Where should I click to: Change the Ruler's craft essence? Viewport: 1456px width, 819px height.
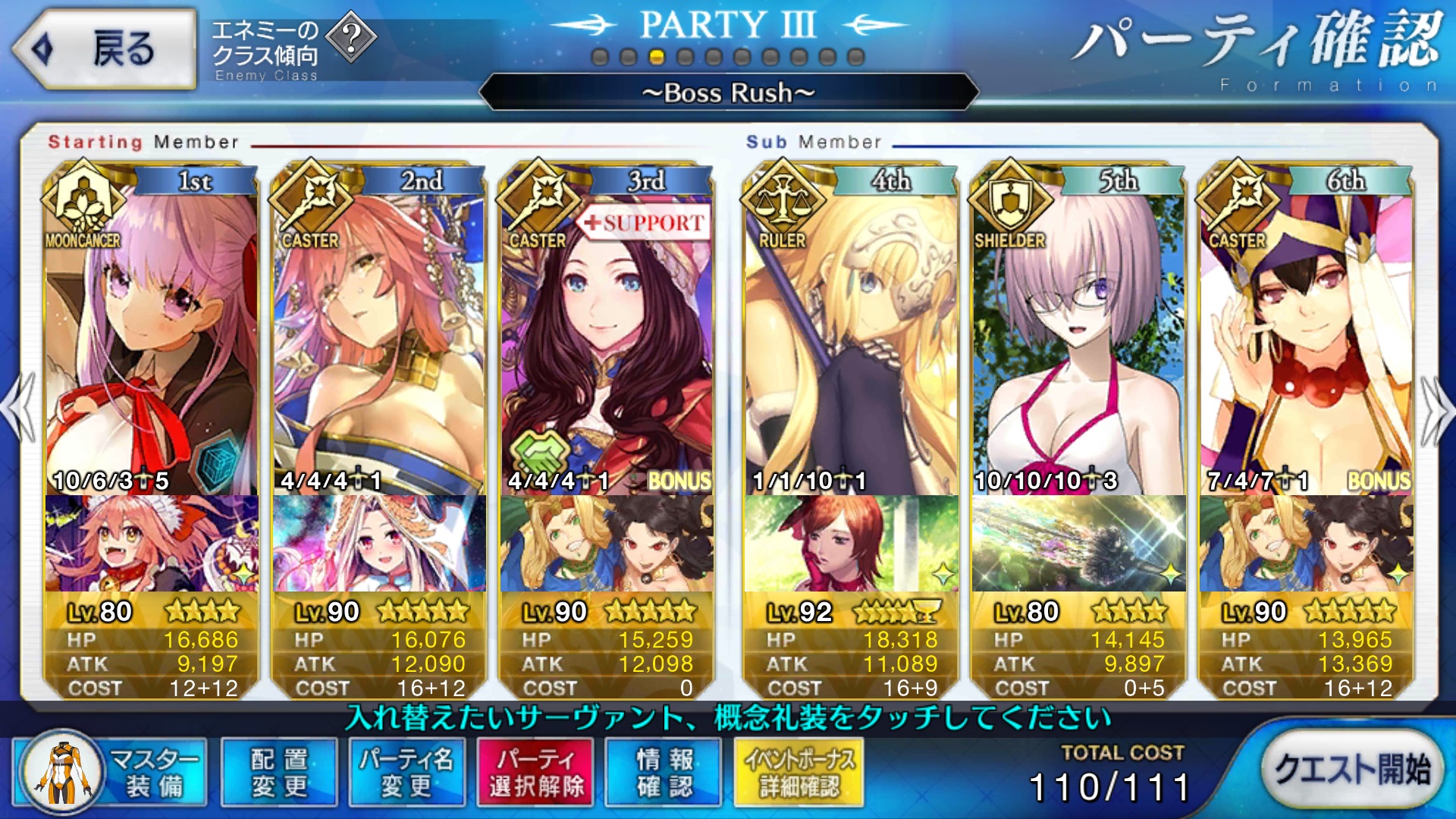[x=851, y=543]
